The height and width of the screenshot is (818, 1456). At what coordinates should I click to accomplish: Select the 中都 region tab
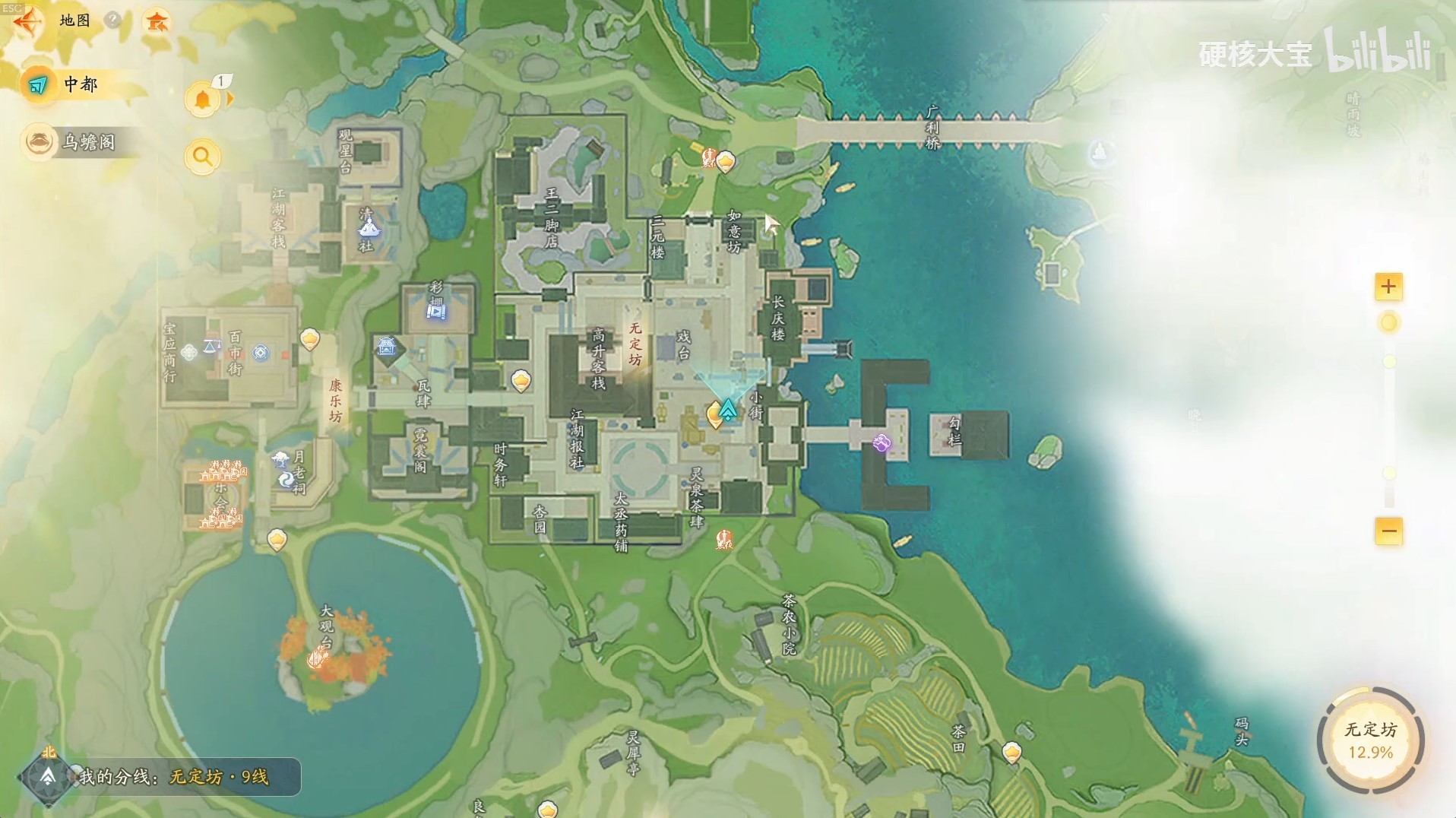[x=80, y=84]
